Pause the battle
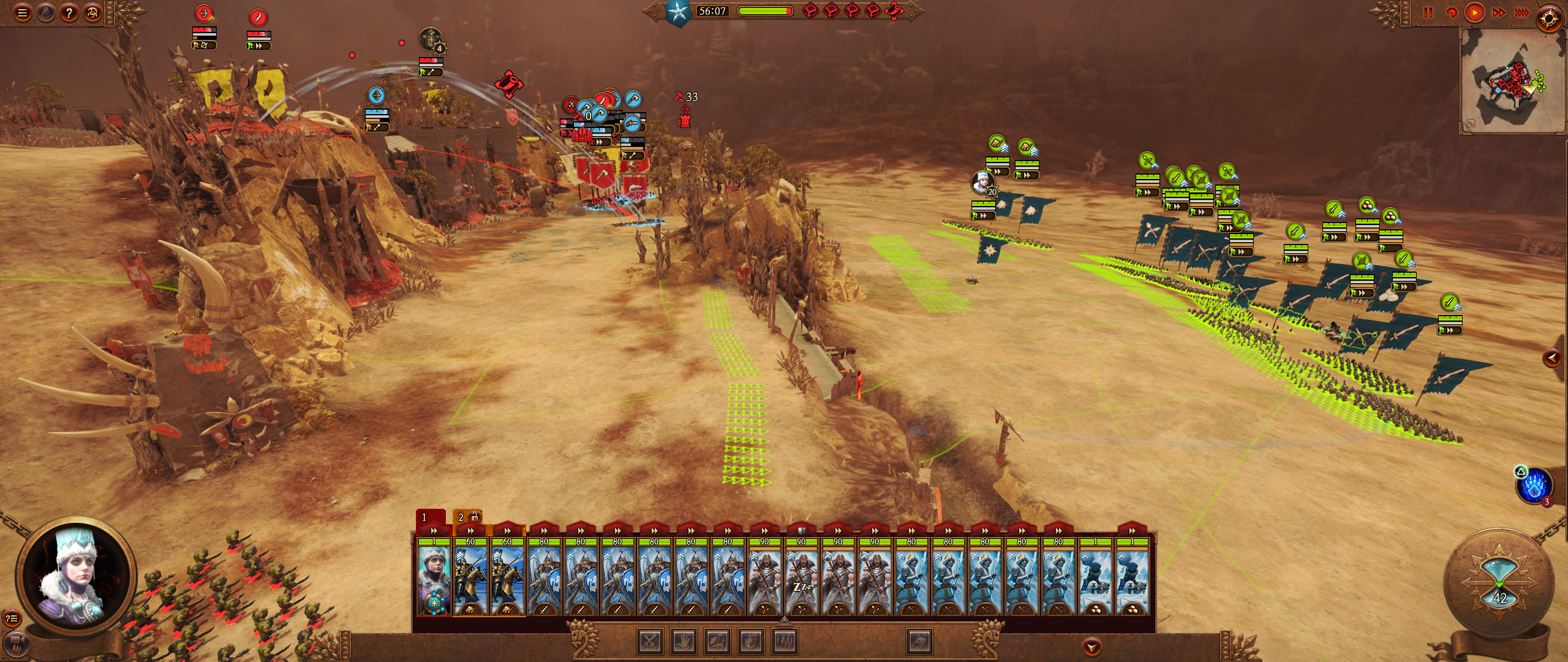 coord(1428,13)
